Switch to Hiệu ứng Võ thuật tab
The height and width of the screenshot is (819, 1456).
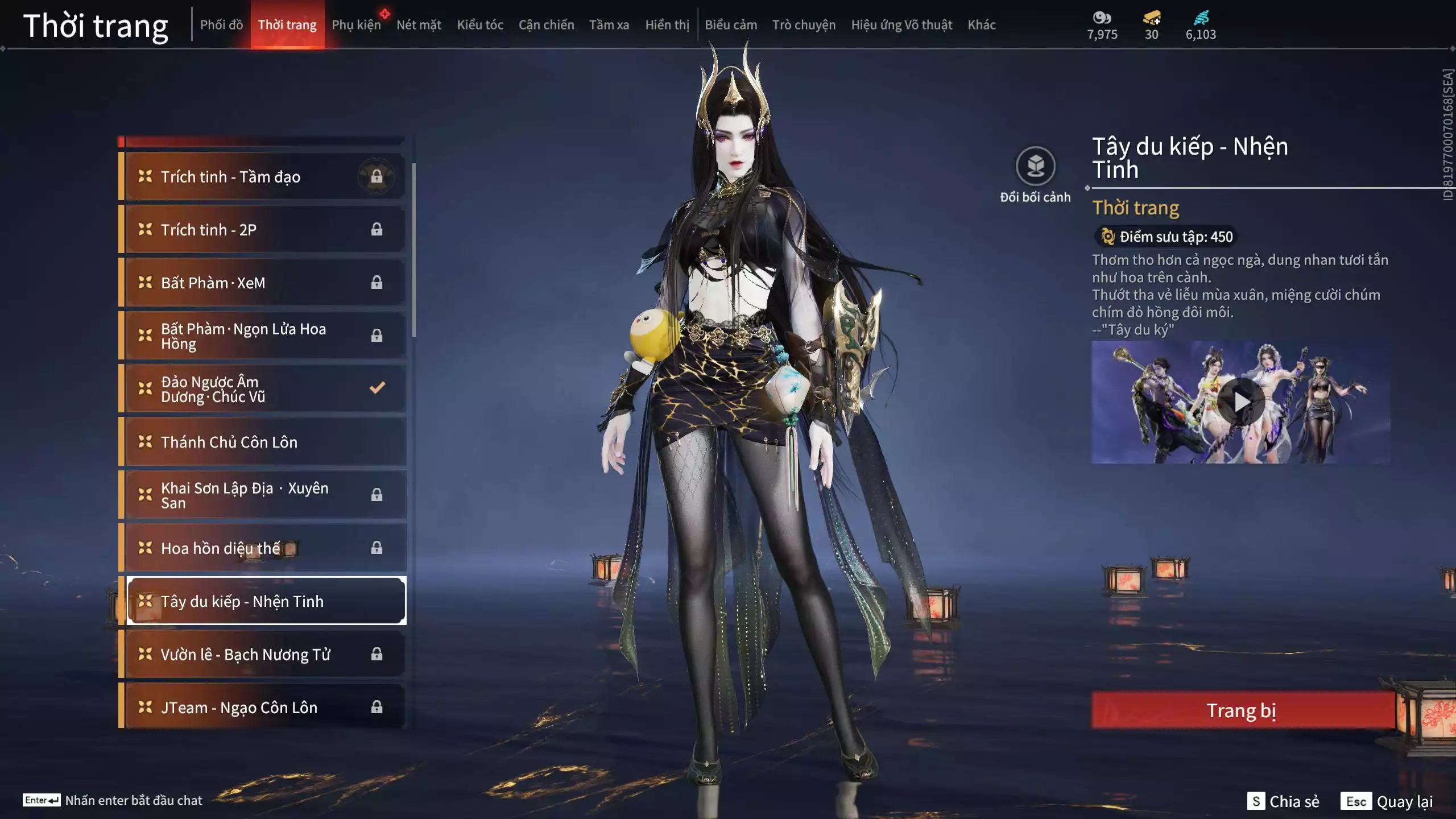point(901,25)
